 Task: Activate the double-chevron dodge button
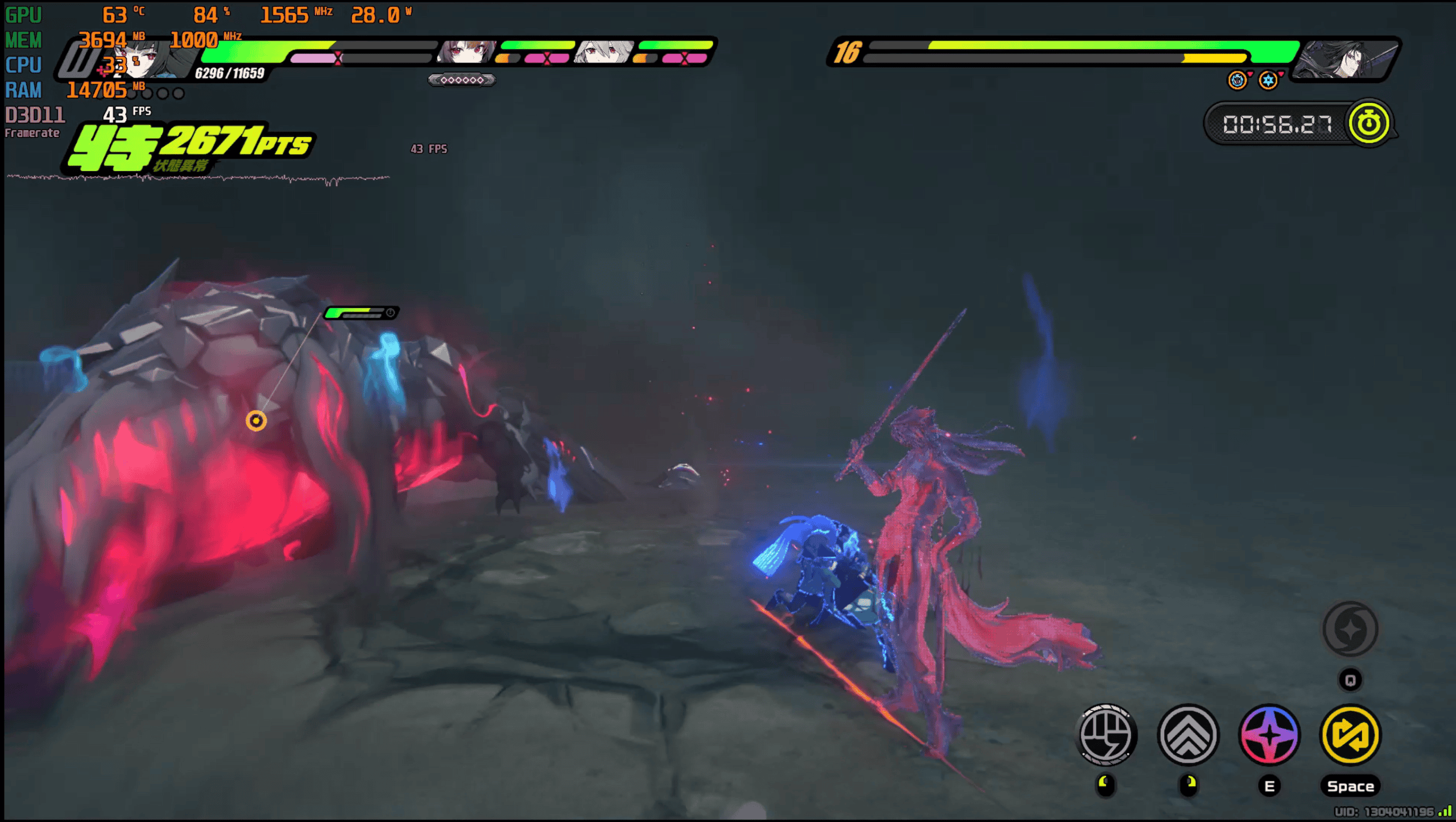[x=1188, y=735]
